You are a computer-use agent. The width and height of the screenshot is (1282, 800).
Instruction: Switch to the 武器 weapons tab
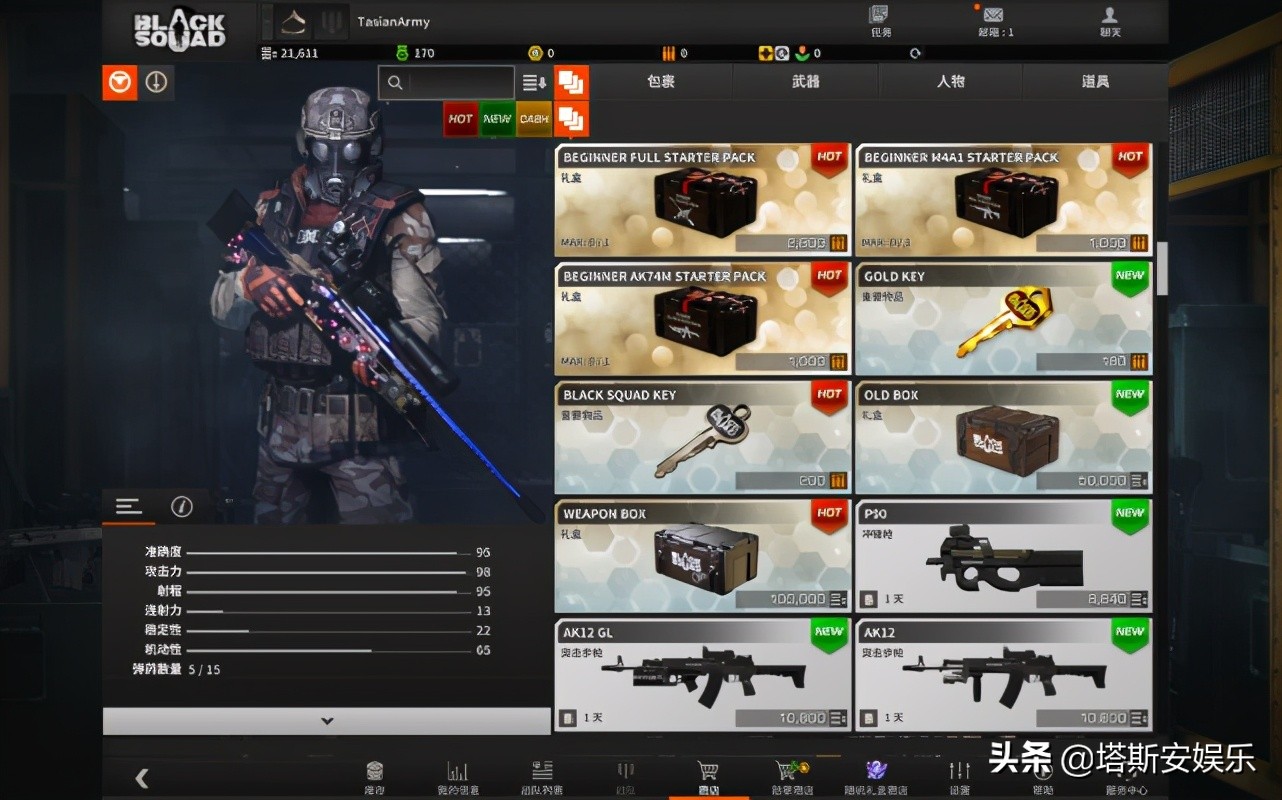point(805,81)
